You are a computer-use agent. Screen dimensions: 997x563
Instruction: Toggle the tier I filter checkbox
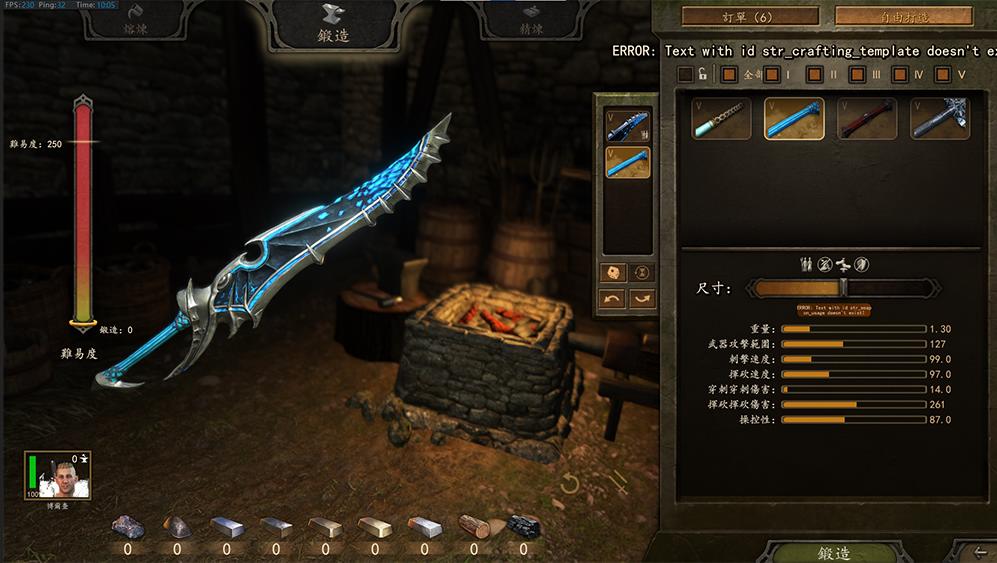pyautogui.click(x=774, y=74)
